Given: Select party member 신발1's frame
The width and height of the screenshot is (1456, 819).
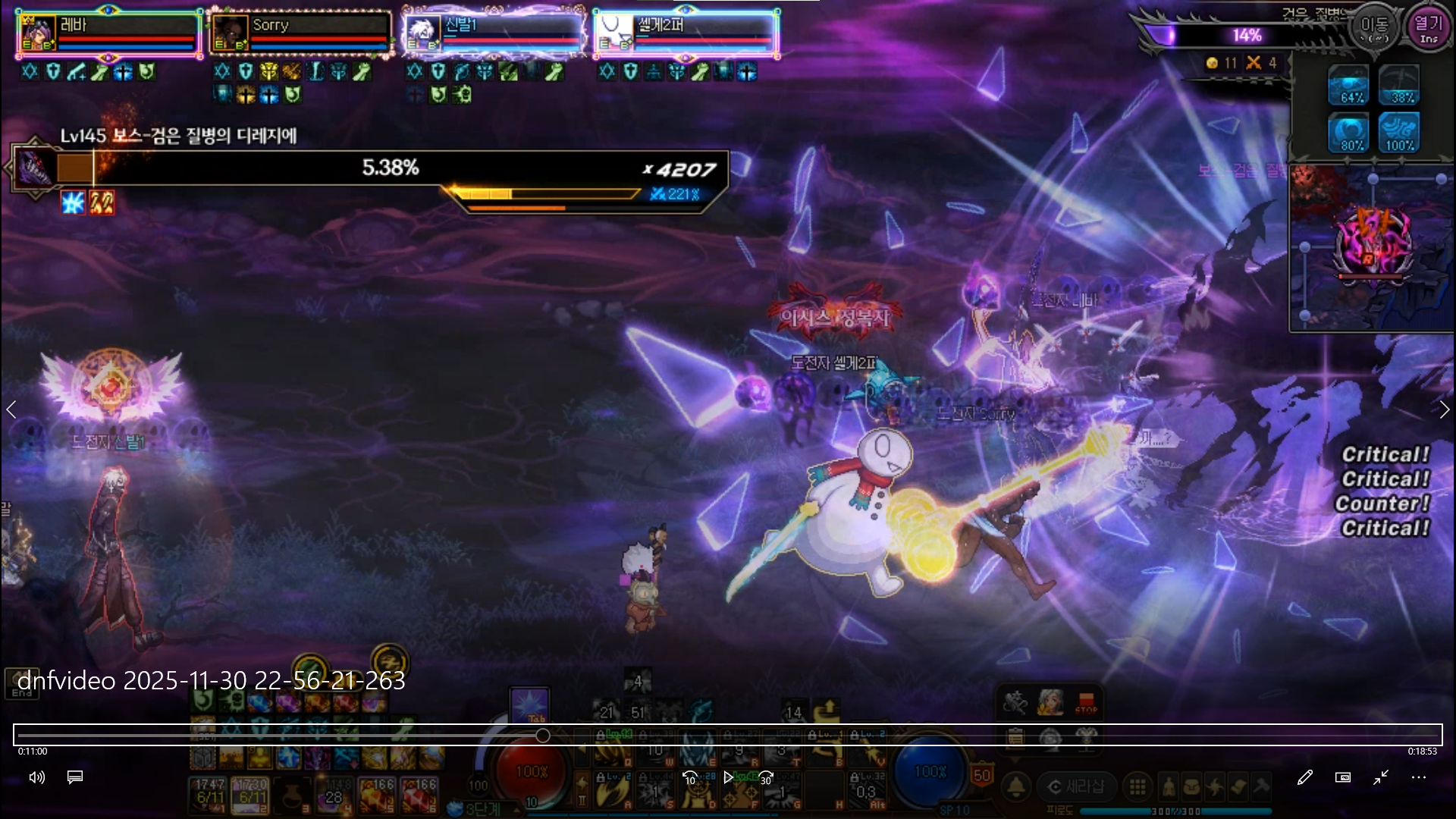Looking at the screenshot, I should (x=494, y=33).
